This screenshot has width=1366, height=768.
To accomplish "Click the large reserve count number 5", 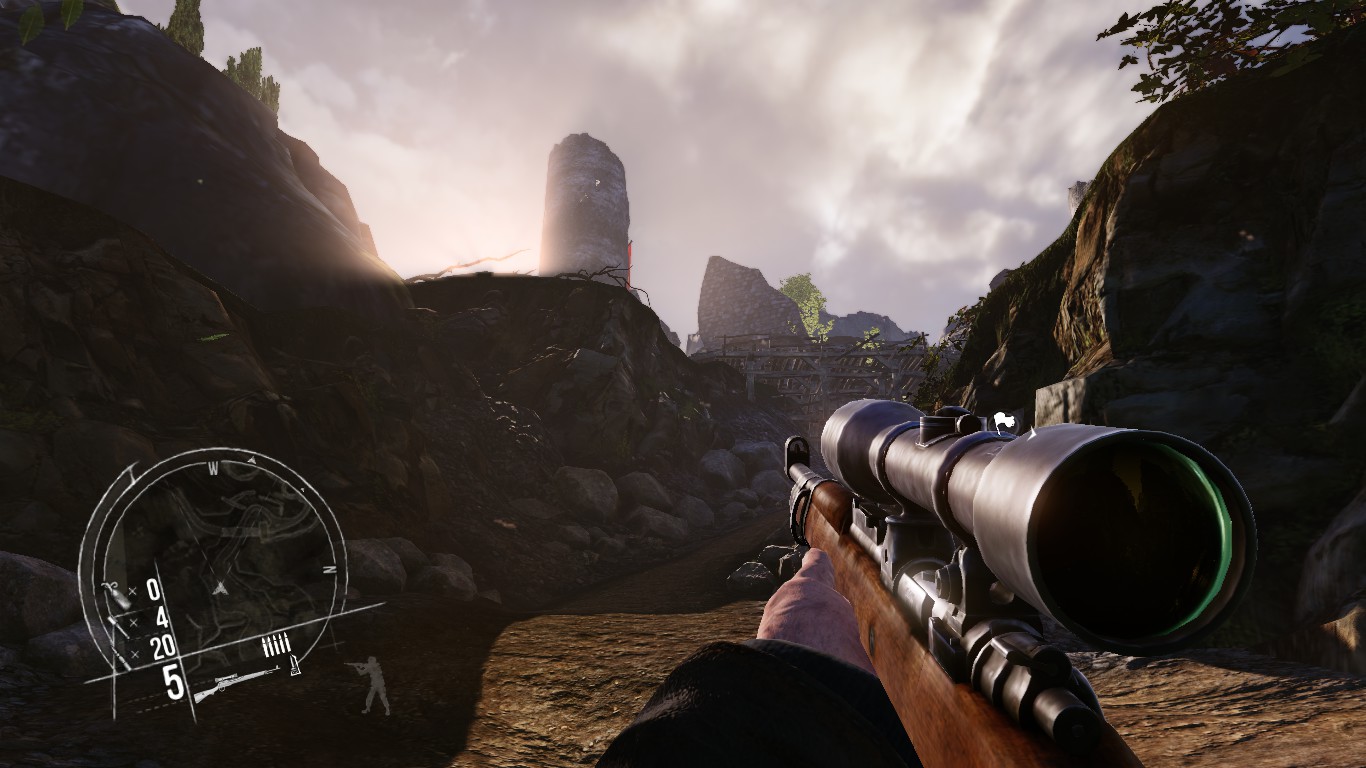I will (x=174, y=678).
